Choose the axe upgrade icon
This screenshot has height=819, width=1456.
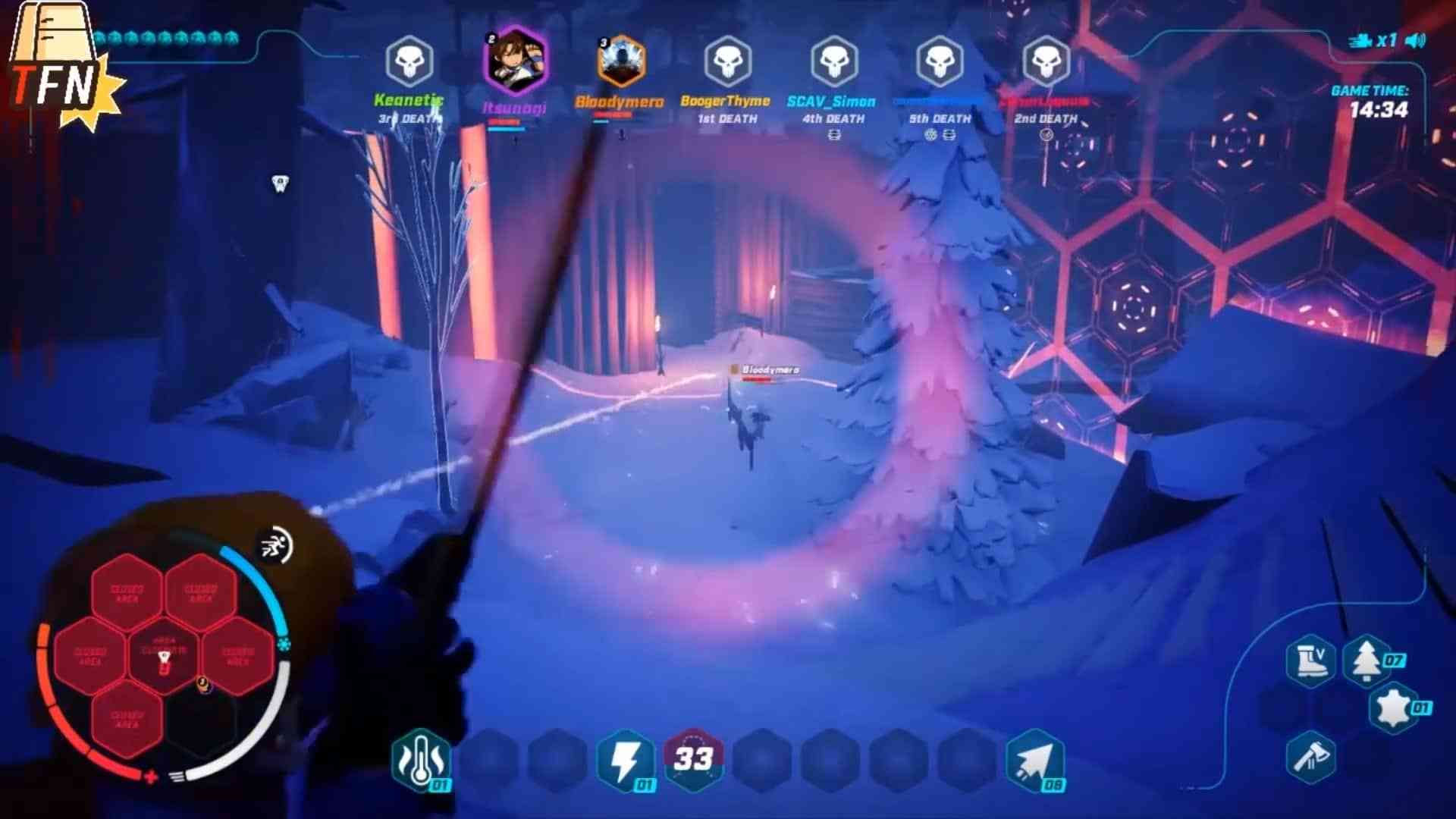point(1311,757)
